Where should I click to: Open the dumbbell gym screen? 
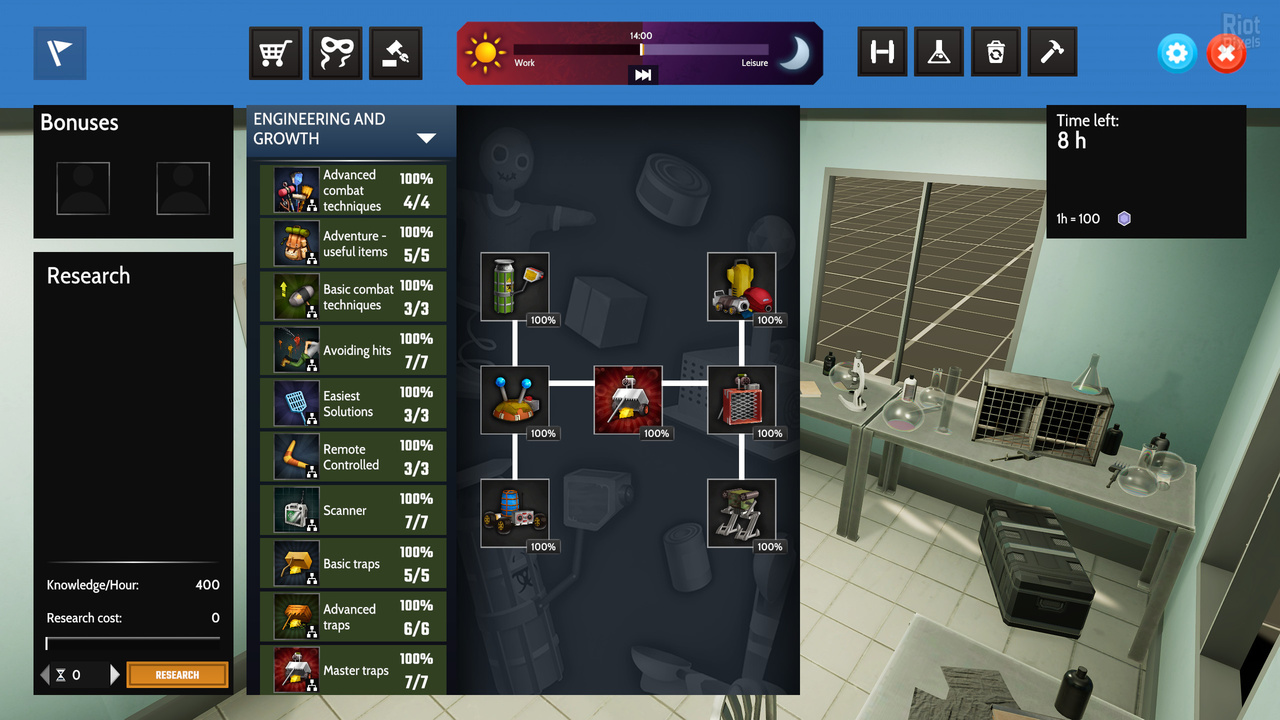(883, 52)
